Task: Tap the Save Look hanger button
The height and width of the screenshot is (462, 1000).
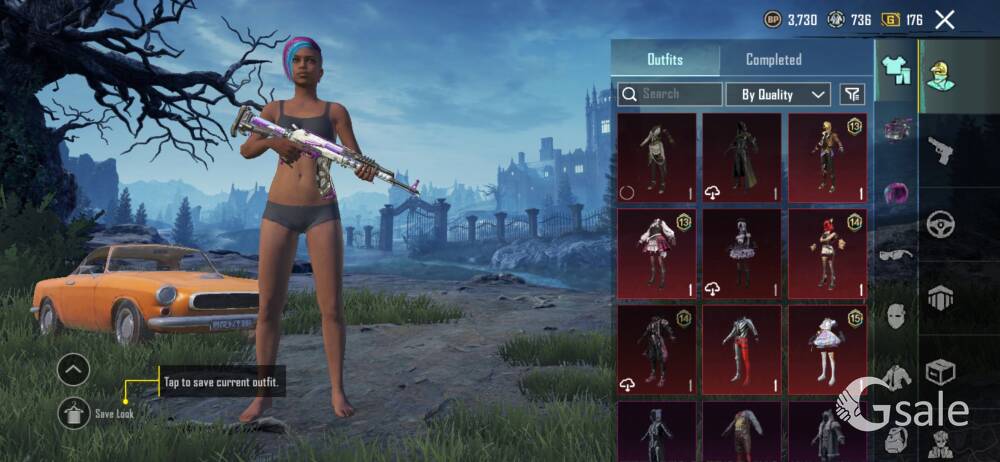Action: click(74, 412)
